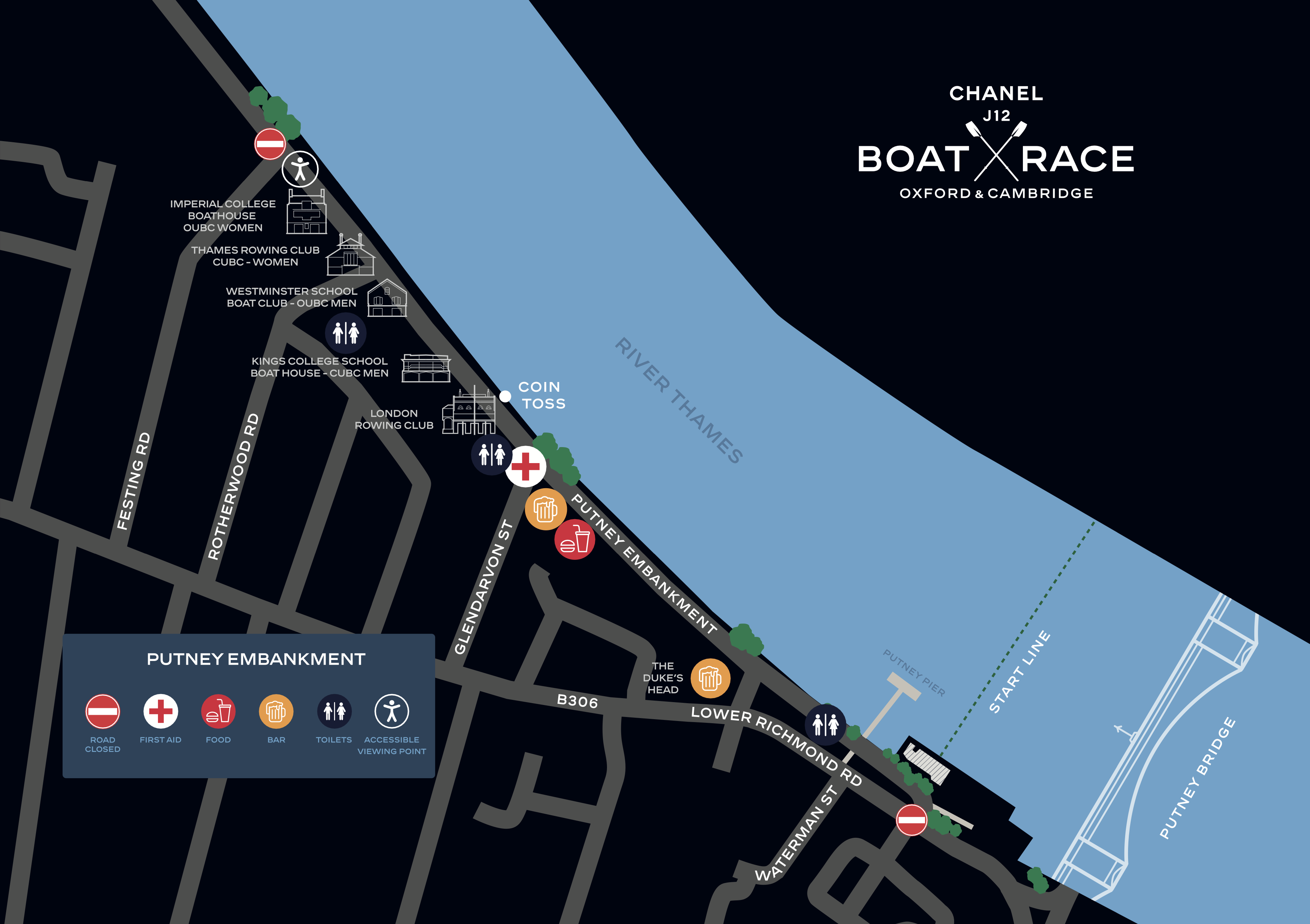The height and width of the screenshot is (924, 1310).
Task: Click the road closed marker above Imperial College Boathouse
Action: (270, 144)
